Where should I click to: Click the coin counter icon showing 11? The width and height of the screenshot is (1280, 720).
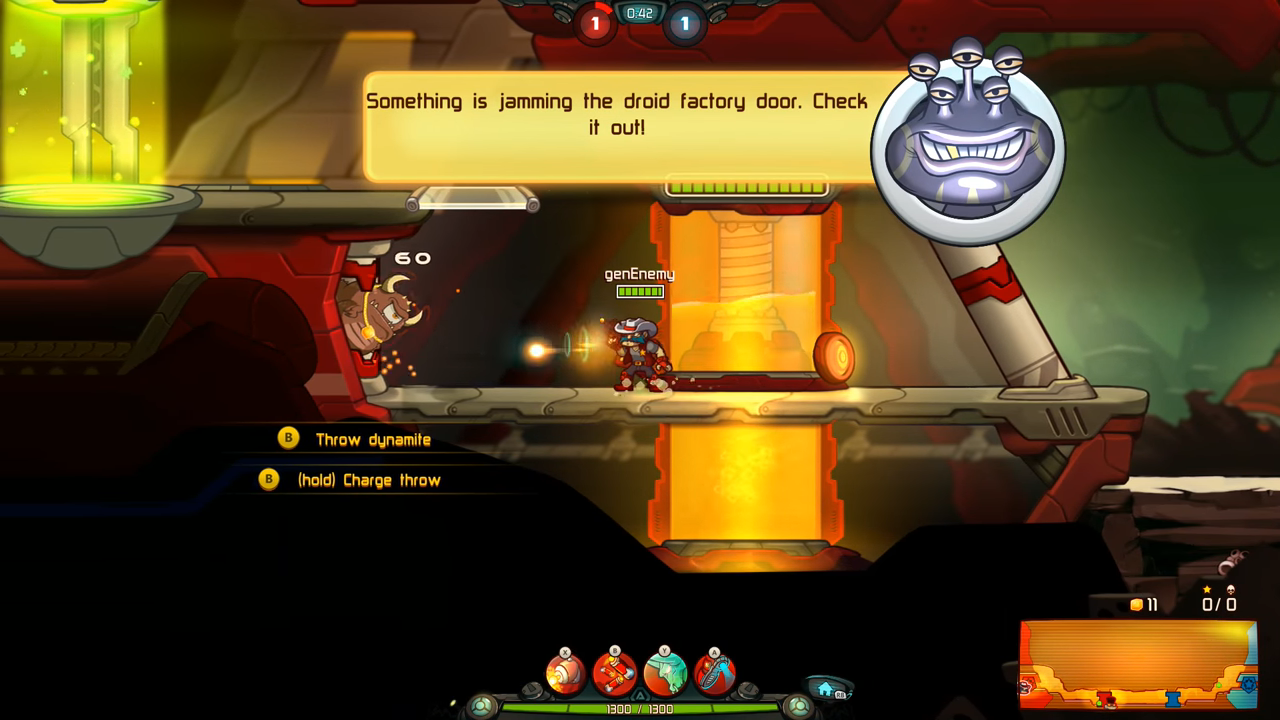pos(1137,604)
